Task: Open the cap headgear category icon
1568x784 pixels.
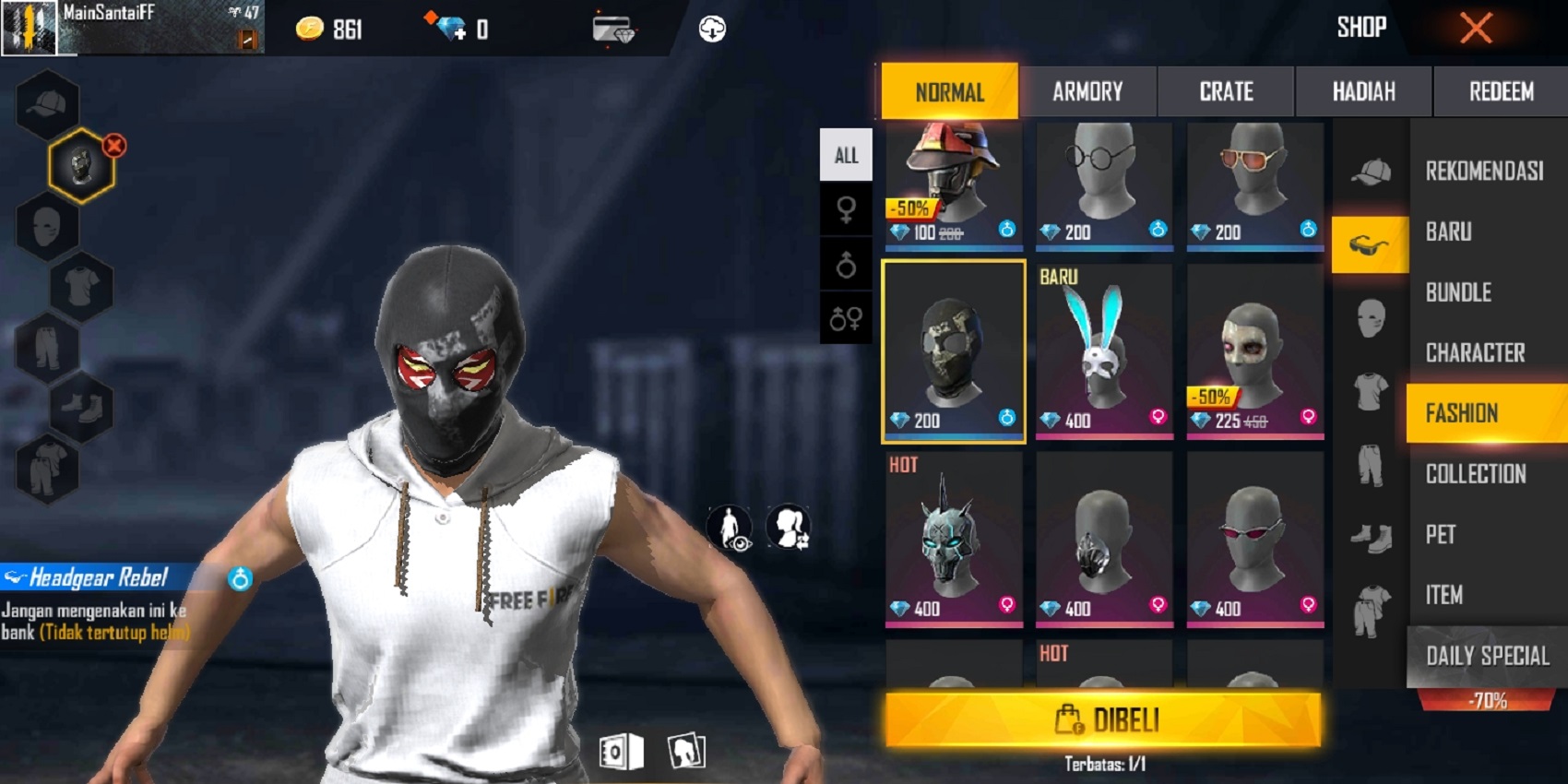Action: tap(1372, 171)
